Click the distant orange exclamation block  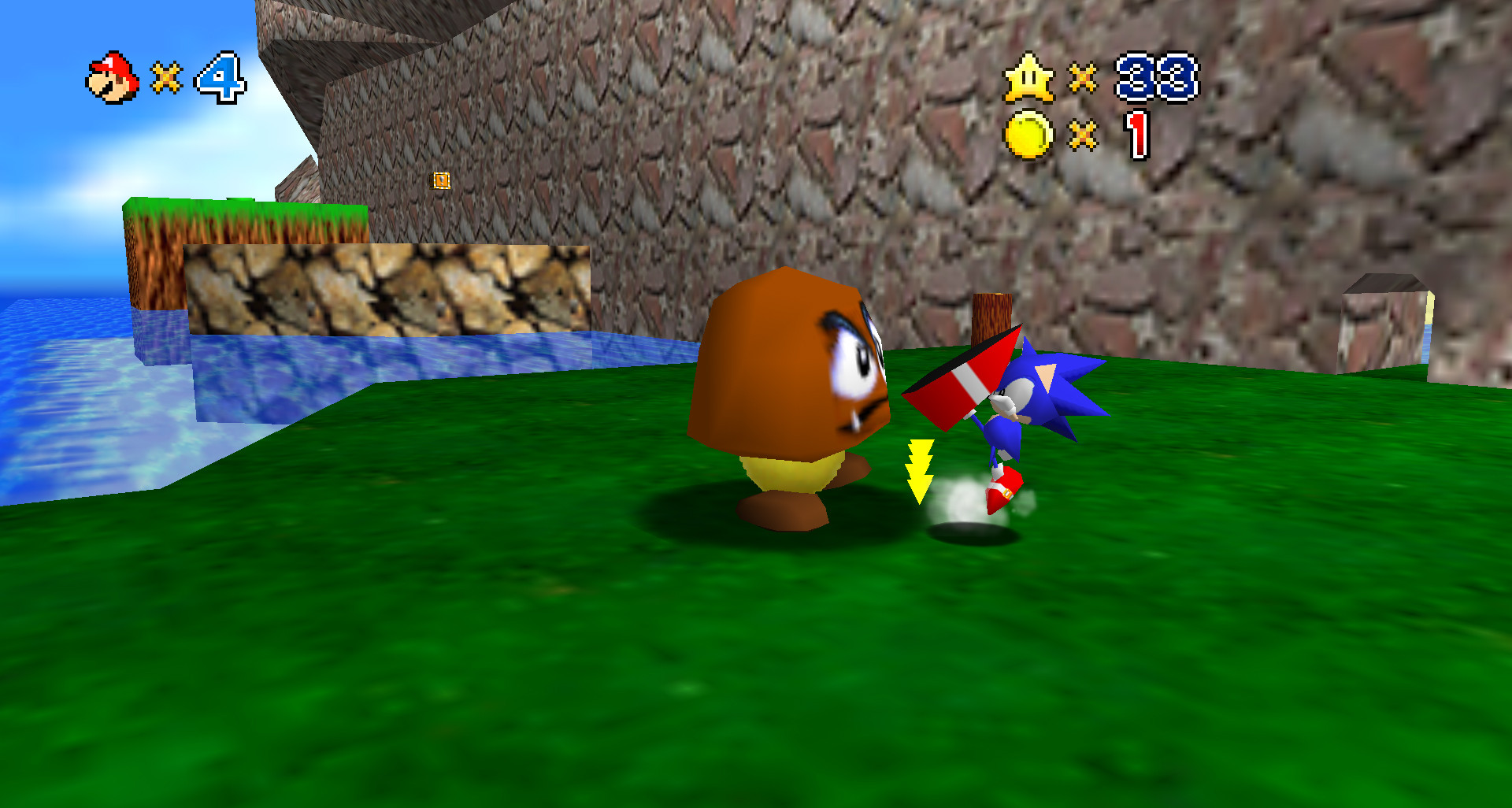440,181
